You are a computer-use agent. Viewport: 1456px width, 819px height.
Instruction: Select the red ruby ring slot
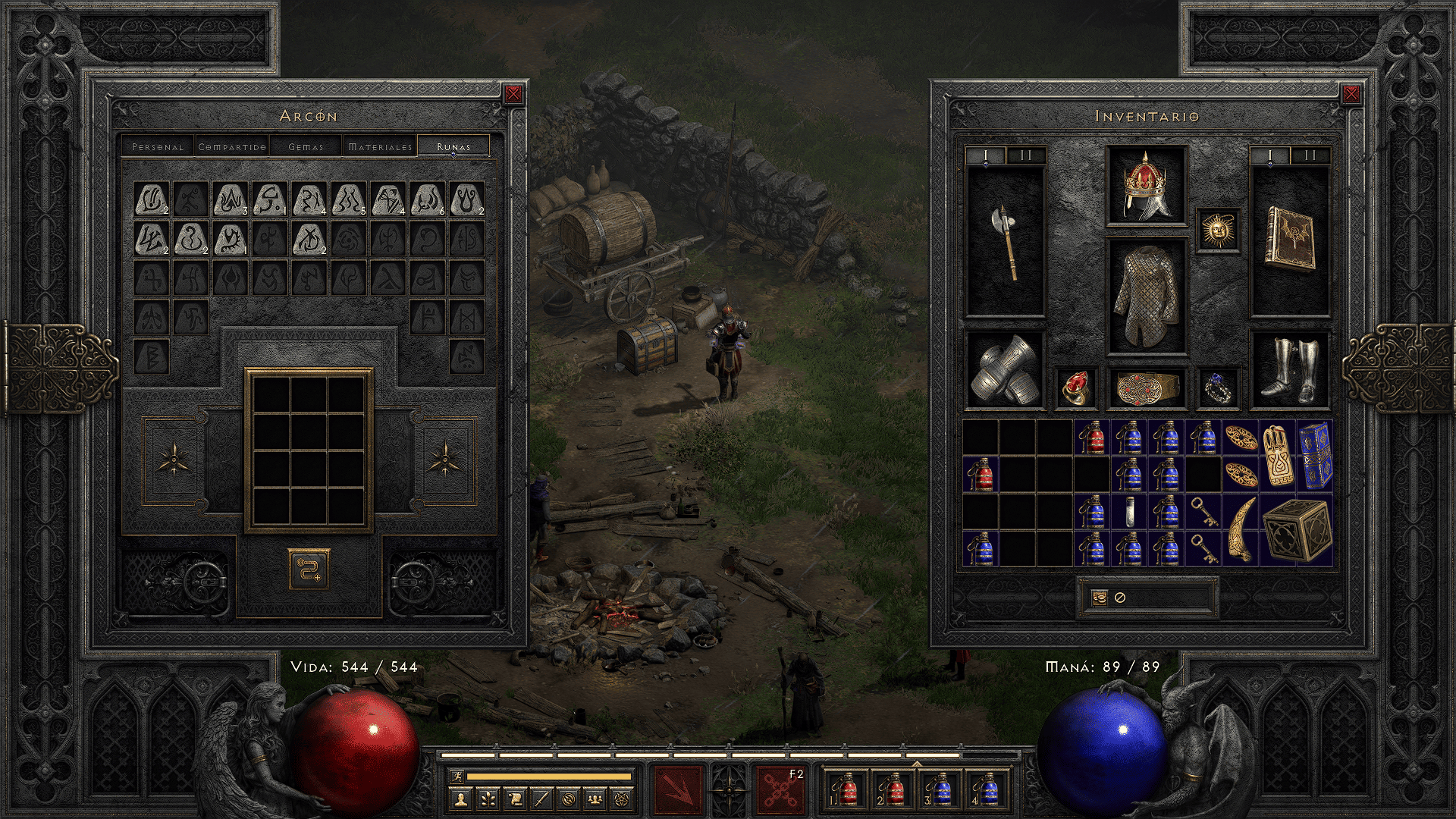[x=1075, y=388]
